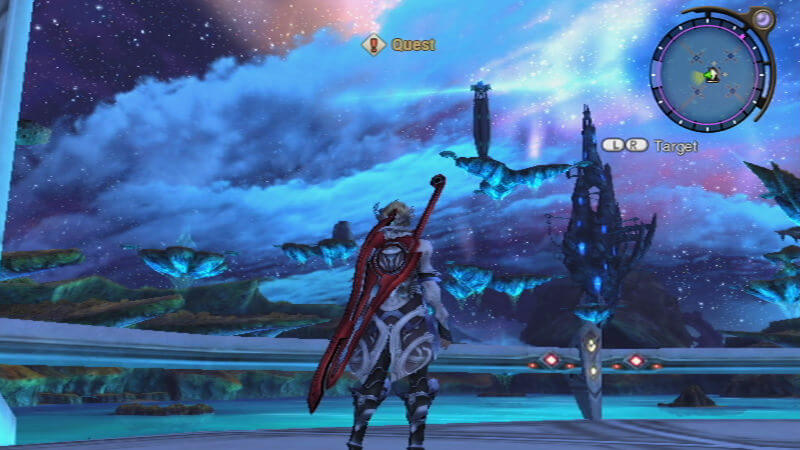The height and width of the screenshot is (450, 800).
Task: Click the purple moon clock orb
Action: (762, 19)
